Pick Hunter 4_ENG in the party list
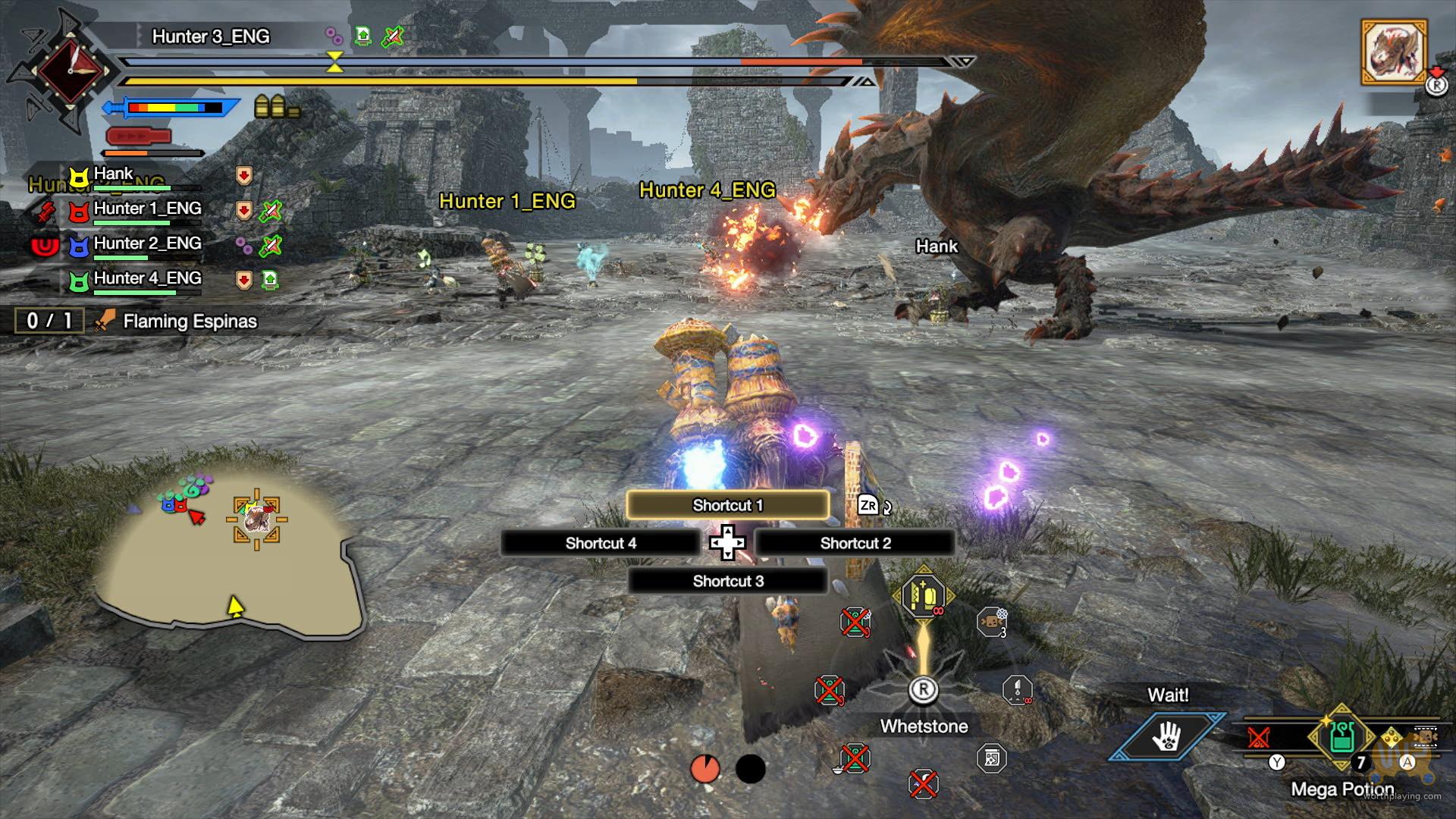Image resolution: width=1456 pixels, height=819 pixels. pos(147,279)
